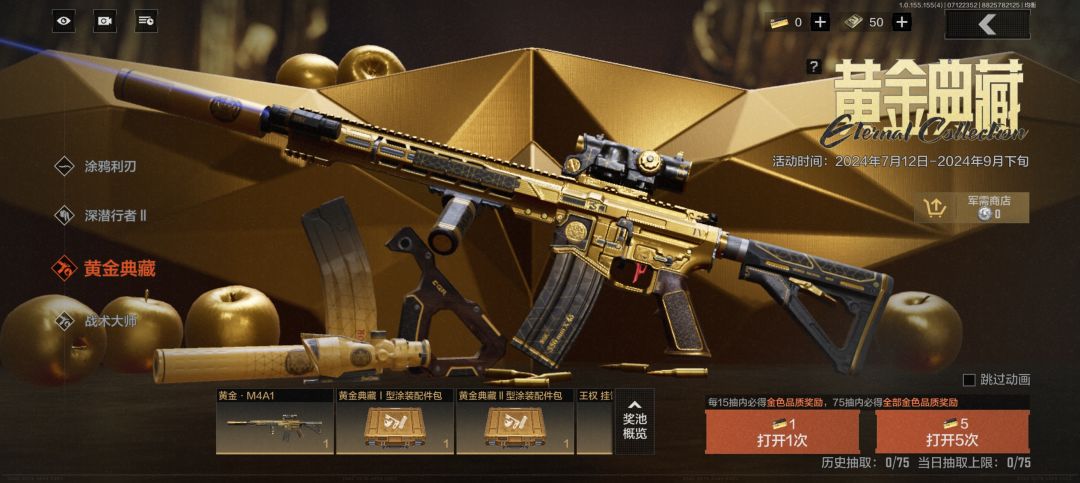Select 黄金典藏 II 型涂装配件包 tile
The width and height of the screenshot is (1080, 483).
(x=515, y=421)
